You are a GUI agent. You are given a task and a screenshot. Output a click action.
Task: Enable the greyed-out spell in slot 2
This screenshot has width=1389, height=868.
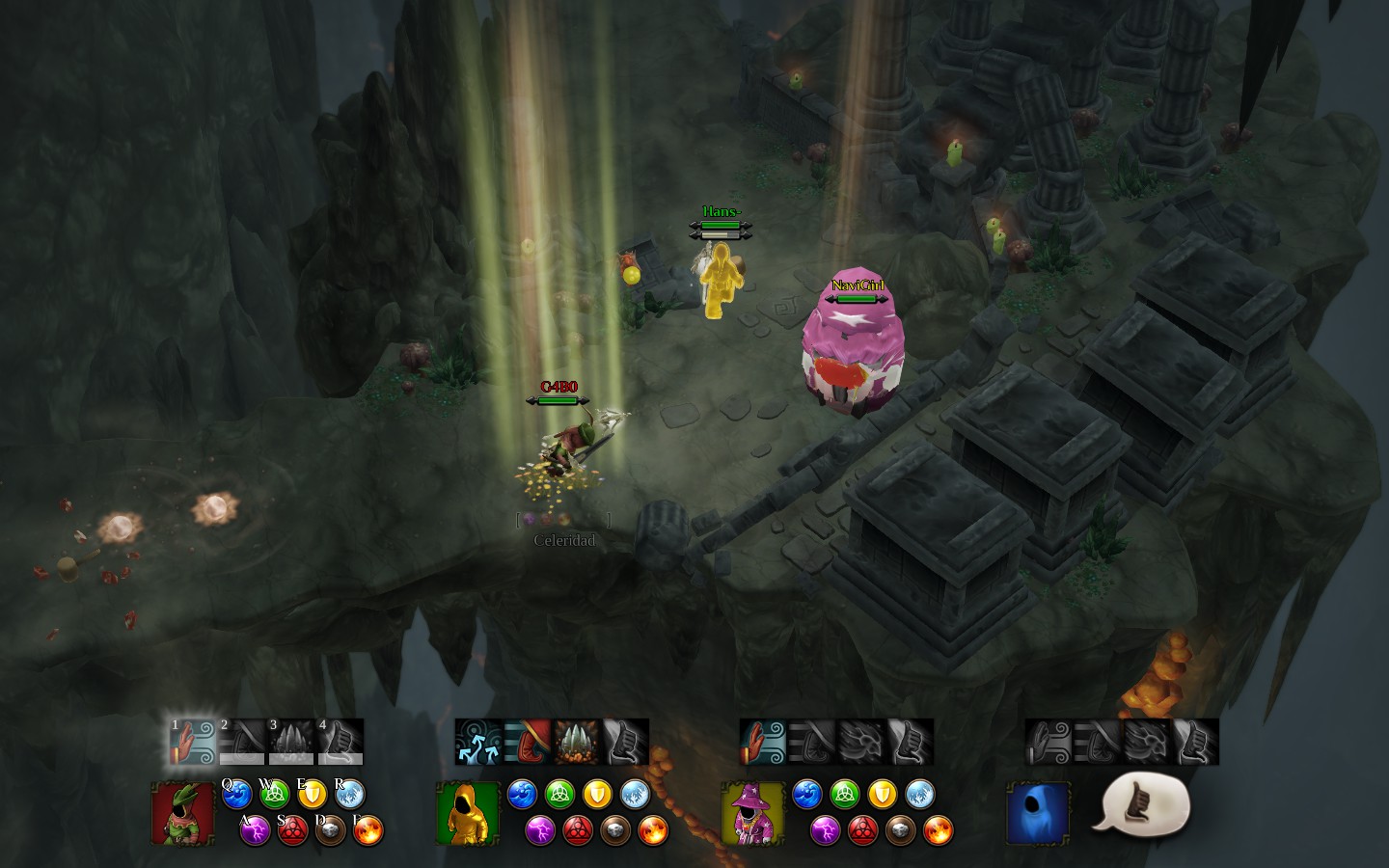click(x=242, y=743)
